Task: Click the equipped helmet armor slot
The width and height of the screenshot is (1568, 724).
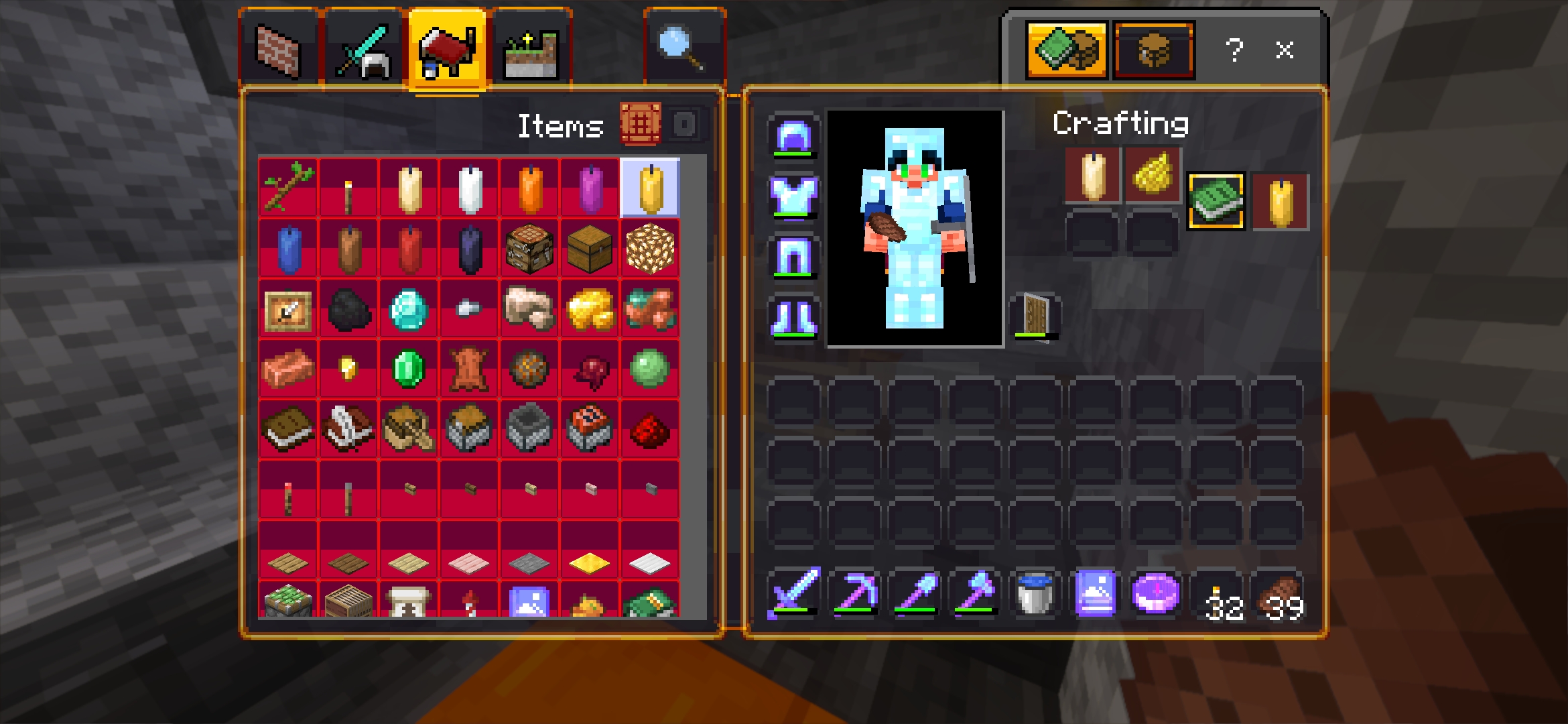Action: tap(793, 136)
